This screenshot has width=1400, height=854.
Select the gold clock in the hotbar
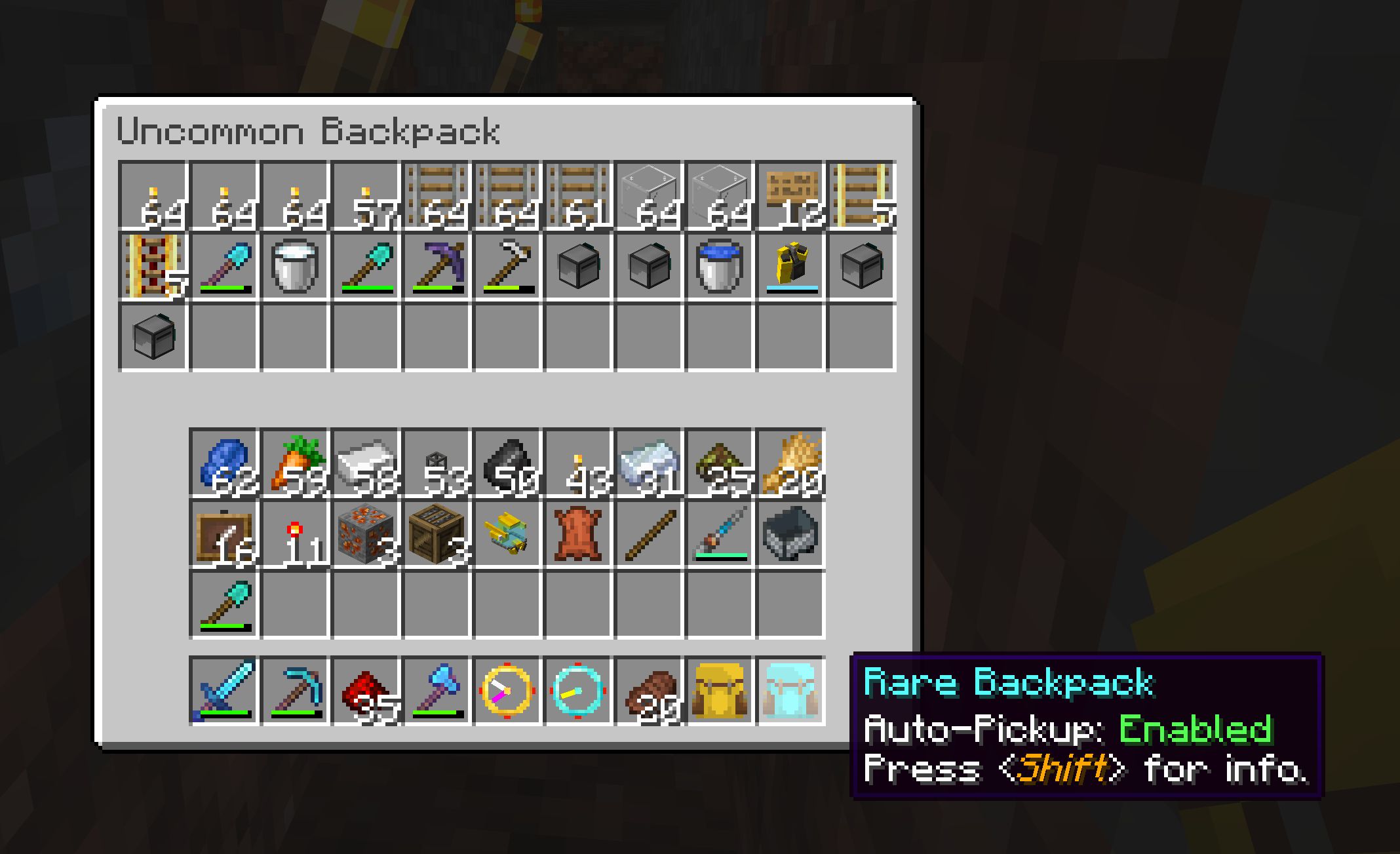click(x=508, y=687)
